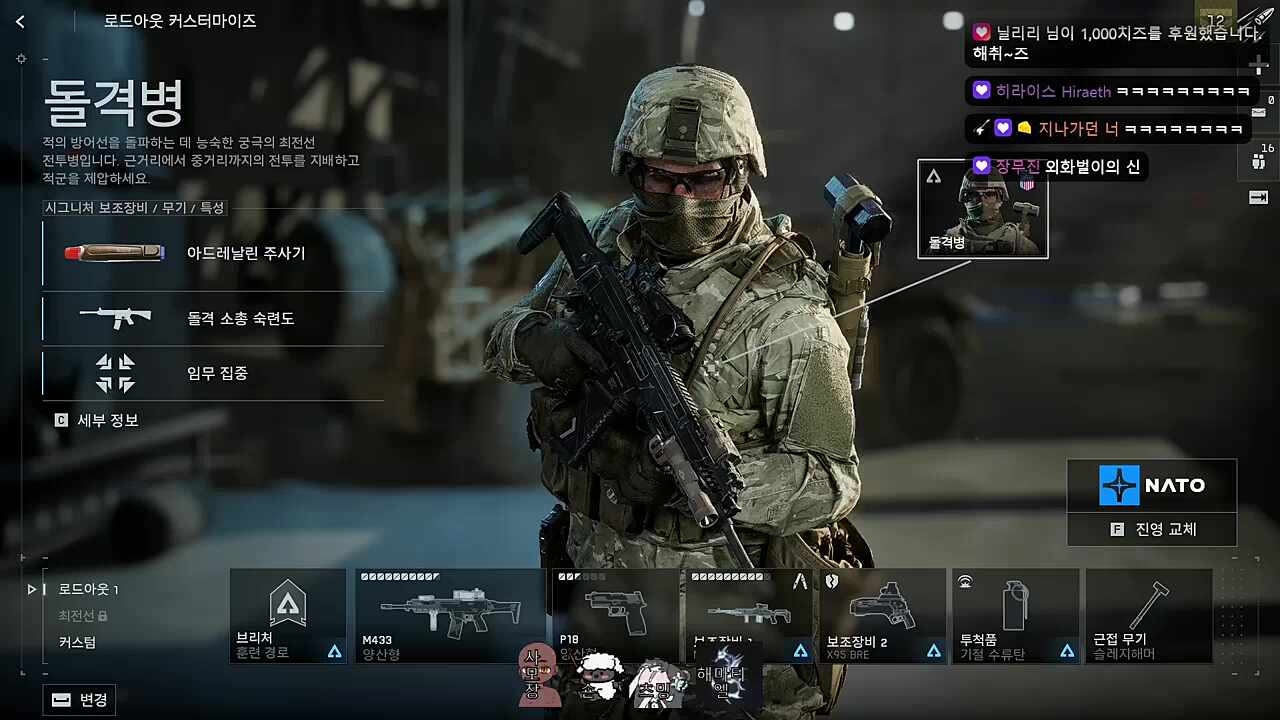The width and height of the screenshot is (1280, 720).
Task: Open the 보조장비 2 X95 BRE slot
Action: point(882,615)
